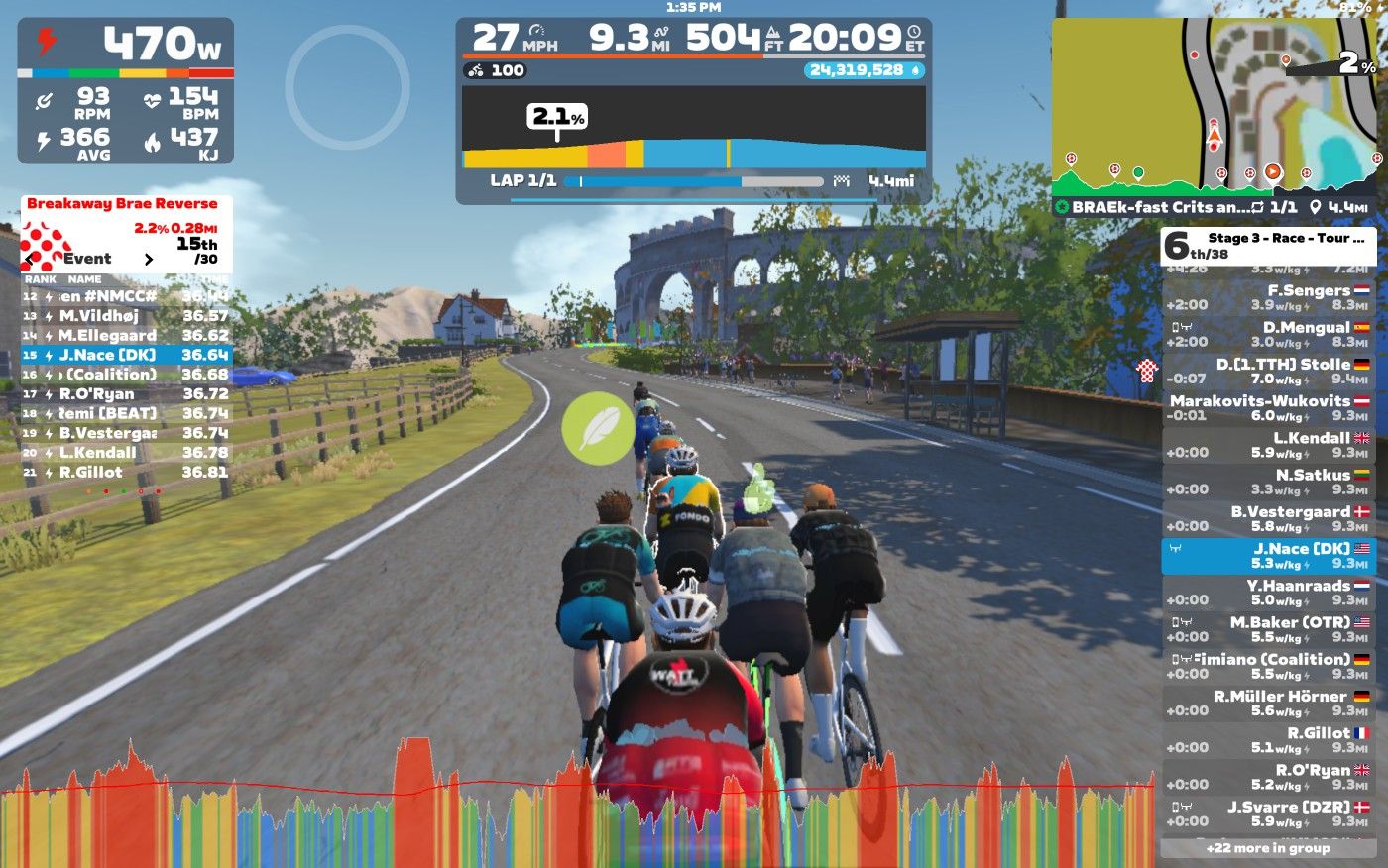This screenshot has height=868, width=1388.
Task: Choose Marakovits-Wukovits in the riders list
Action: click(x=1269, y=407)
